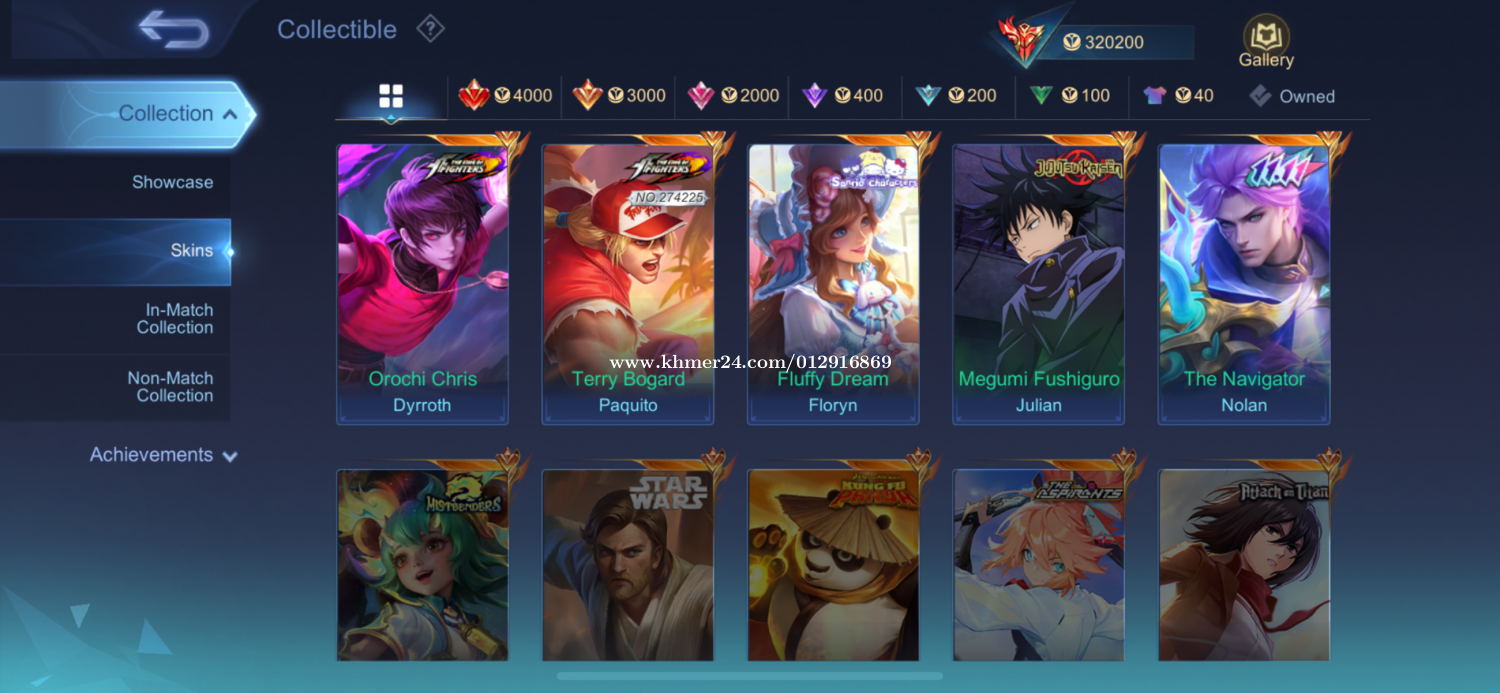The height and width of the screenshot is (693, 1500).
Task: Select the Skins menu entry
Action: [190, 250]
